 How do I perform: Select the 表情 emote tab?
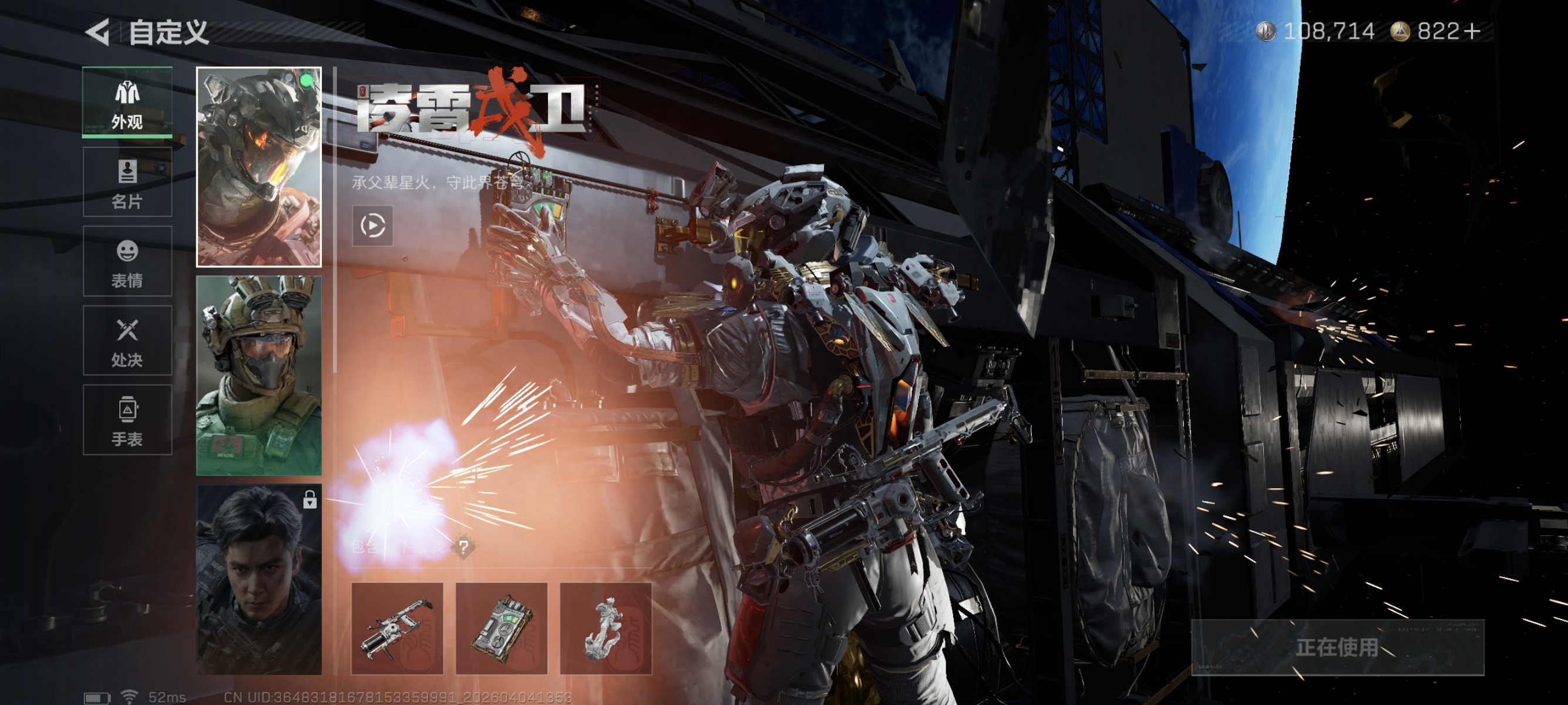127,262
